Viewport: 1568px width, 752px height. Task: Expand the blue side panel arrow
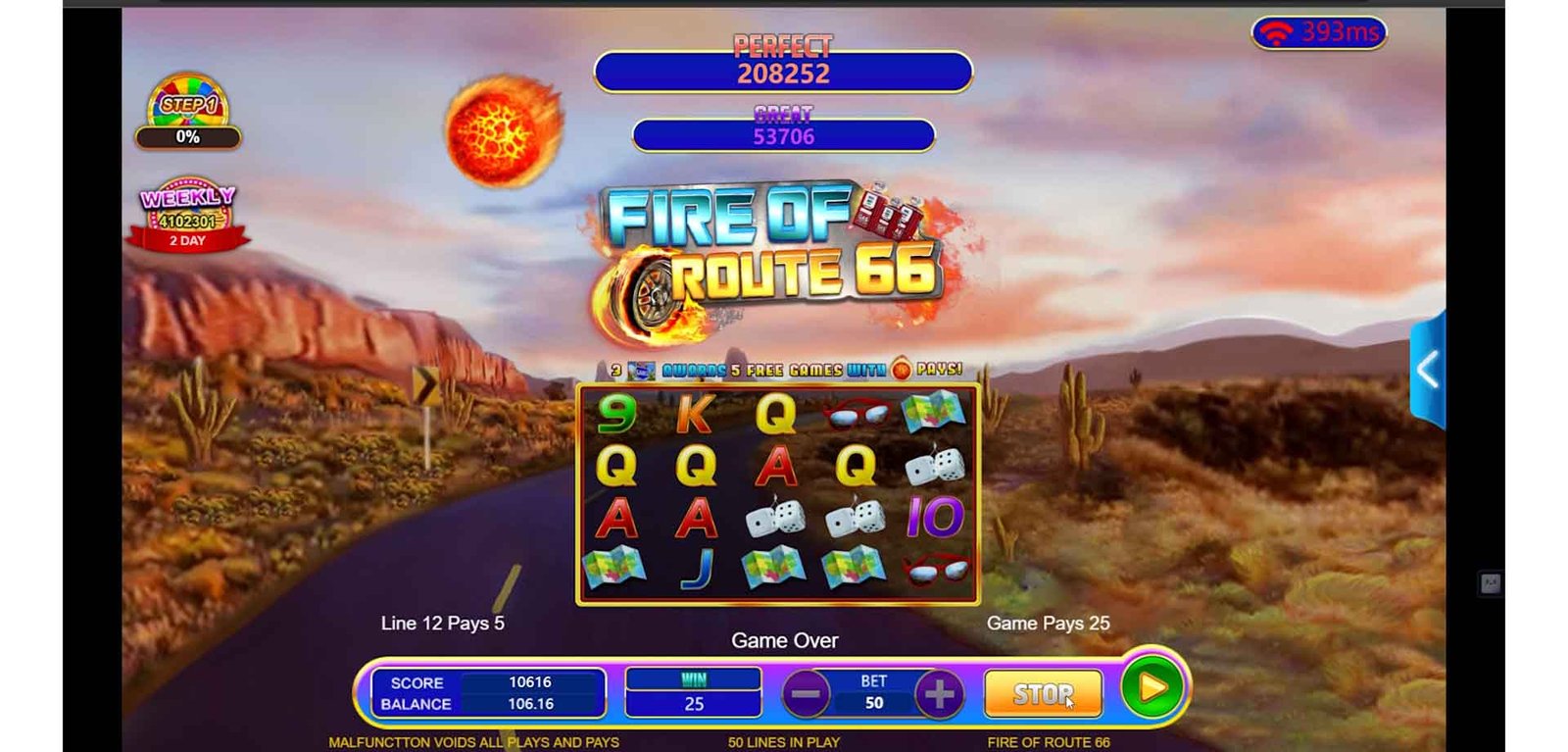(1428, 370)
